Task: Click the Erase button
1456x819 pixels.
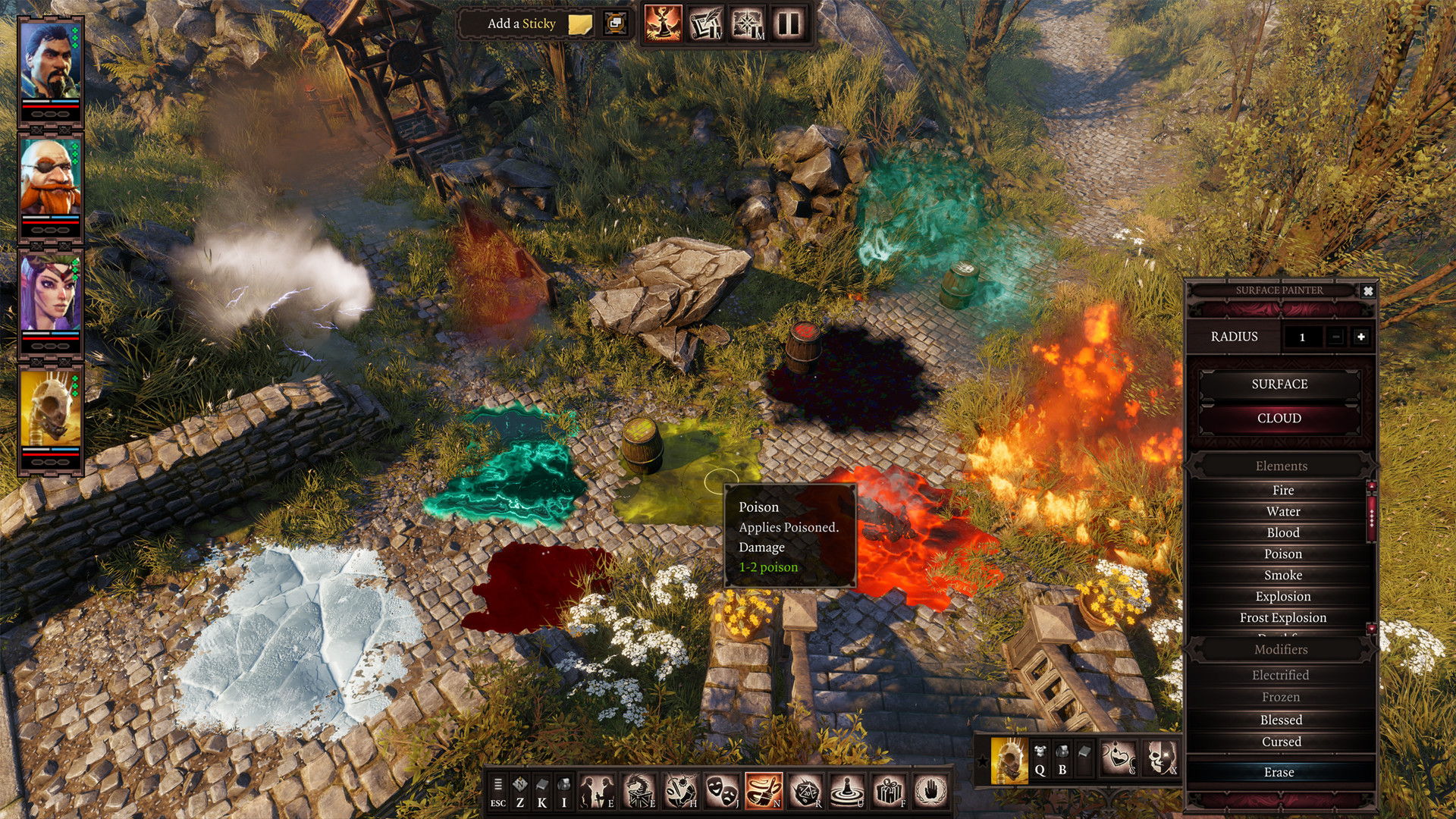Action: pos(1280,771)
